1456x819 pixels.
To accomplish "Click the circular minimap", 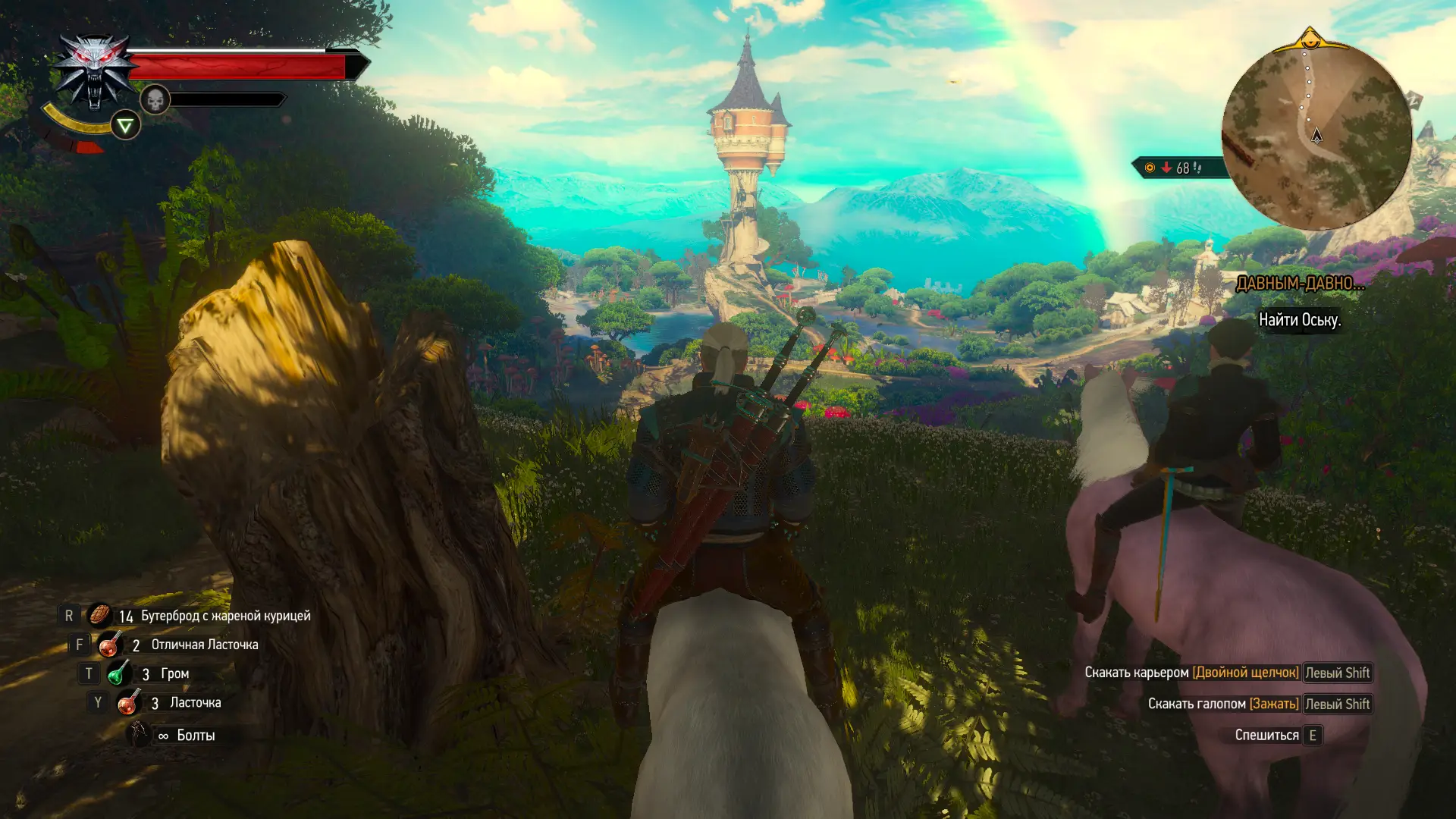I will coord(1317,135).
